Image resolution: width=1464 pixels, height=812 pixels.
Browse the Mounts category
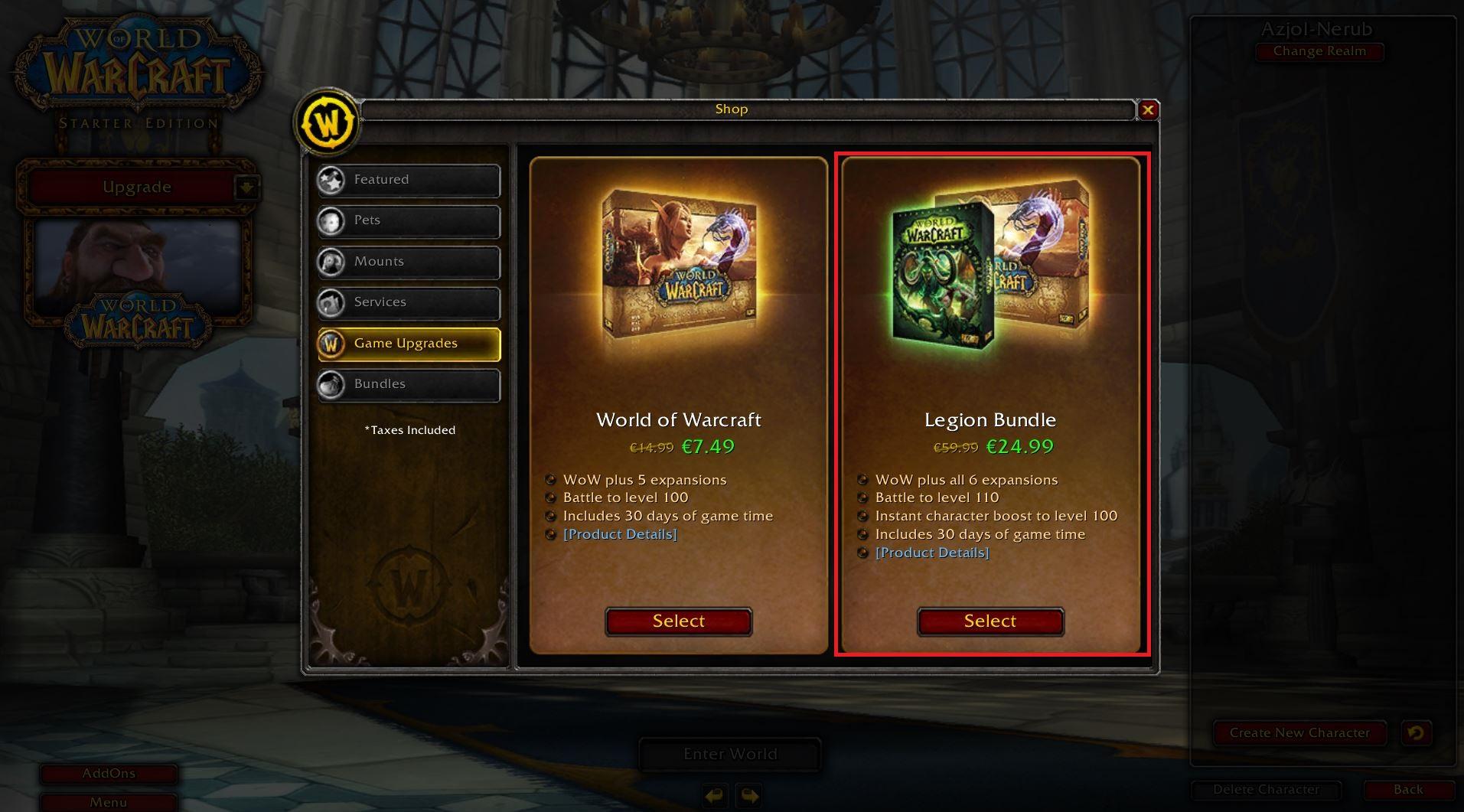(409, 262)
